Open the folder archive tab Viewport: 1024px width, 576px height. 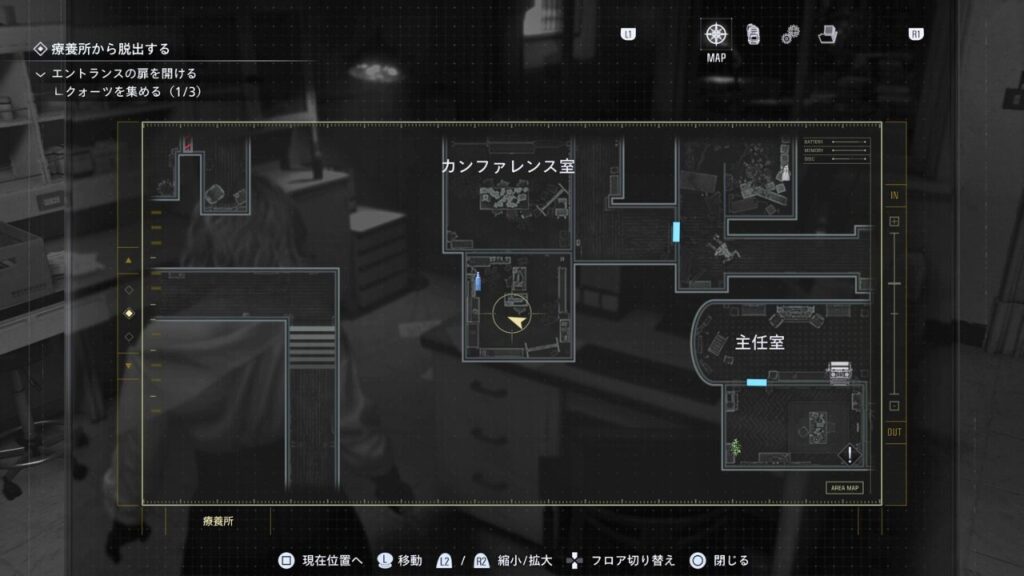pos(827,35)
